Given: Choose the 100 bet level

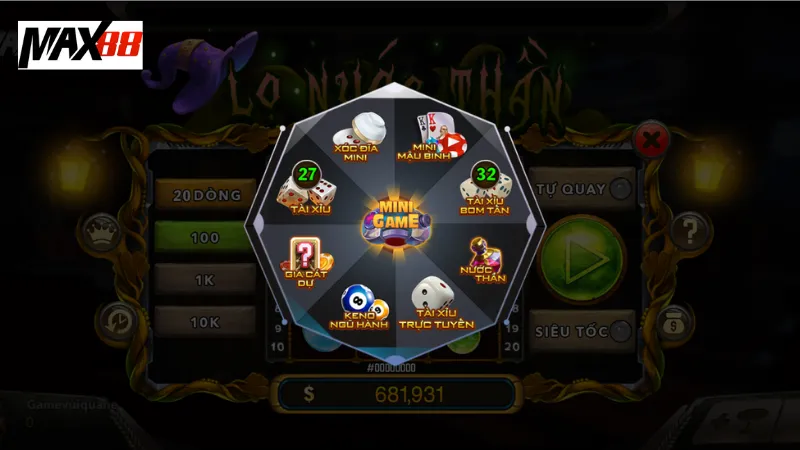Looking at the screenshot, I should [204, 239].
